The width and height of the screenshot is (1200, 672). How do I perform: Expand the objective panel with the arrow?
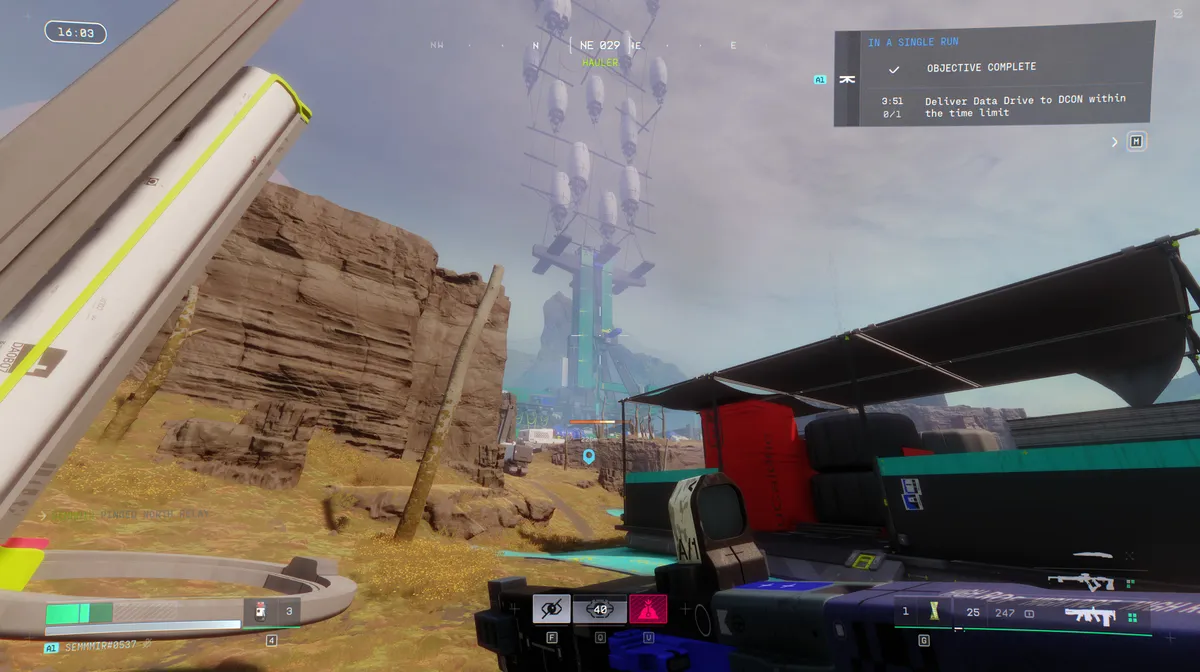pos(1115,142)
